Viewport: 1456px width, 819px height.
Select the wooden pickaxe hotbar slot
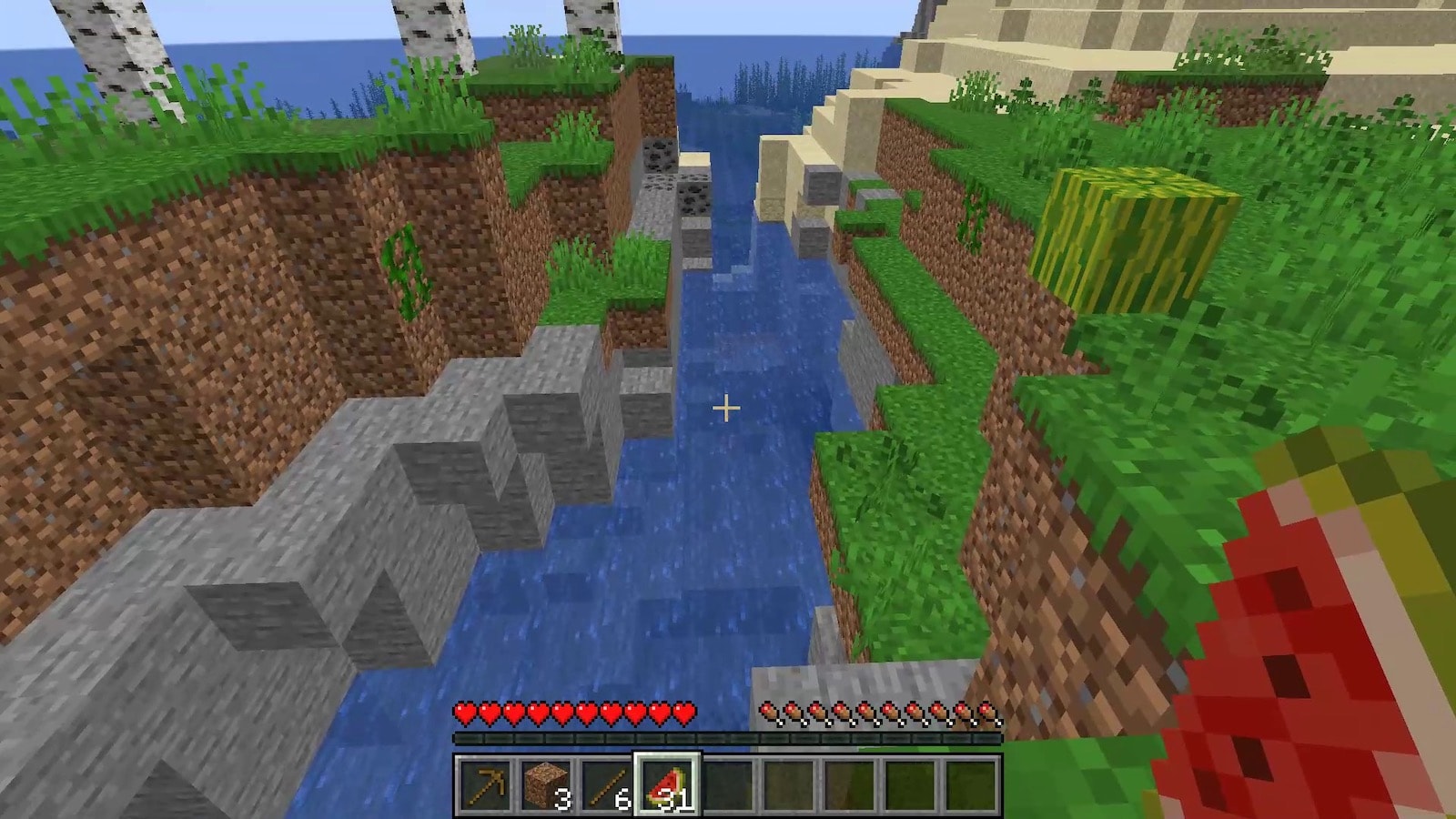[485, 784]
